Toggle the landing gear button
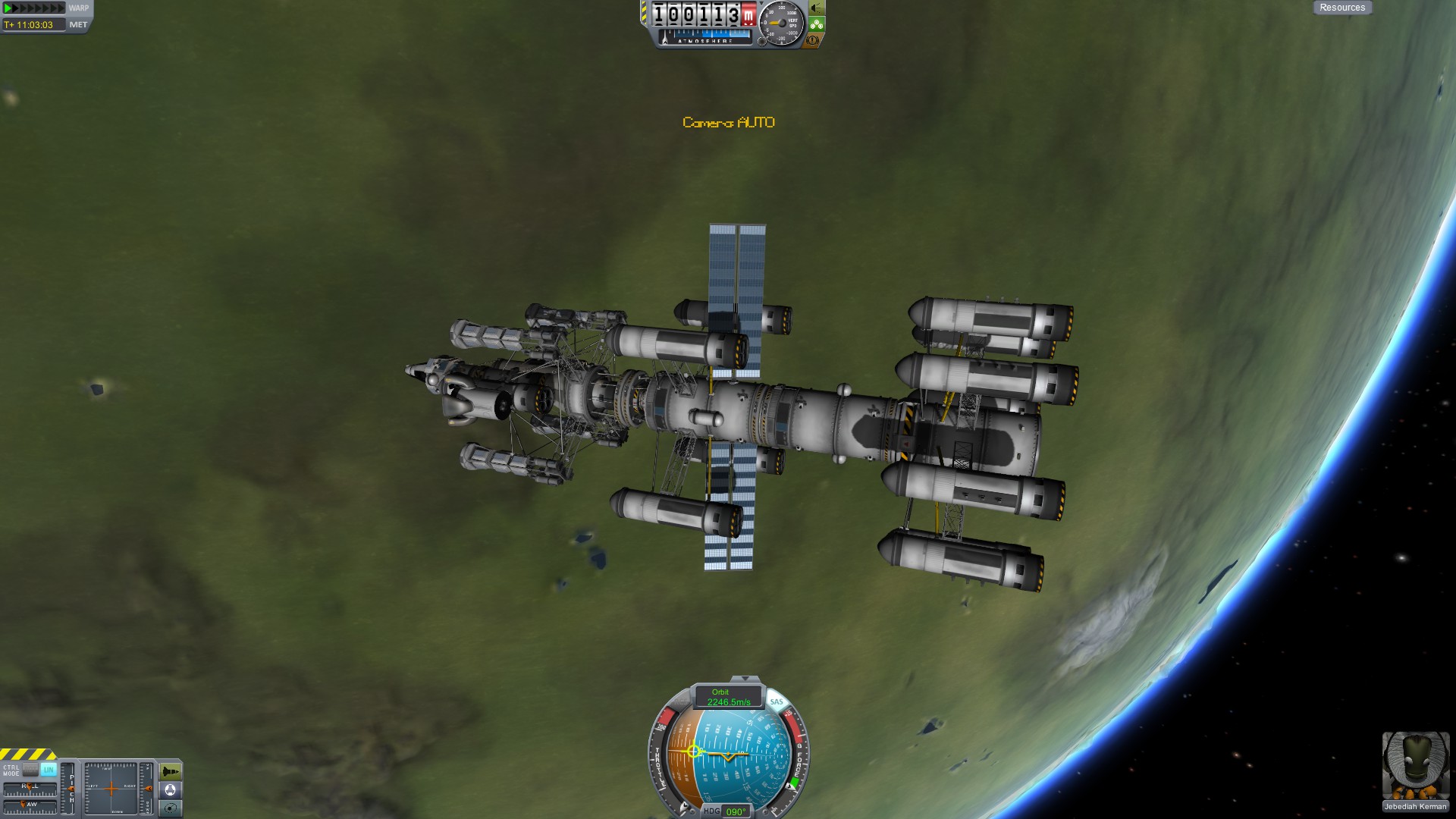Screen dimensions: 1456x819 [817, 25]
